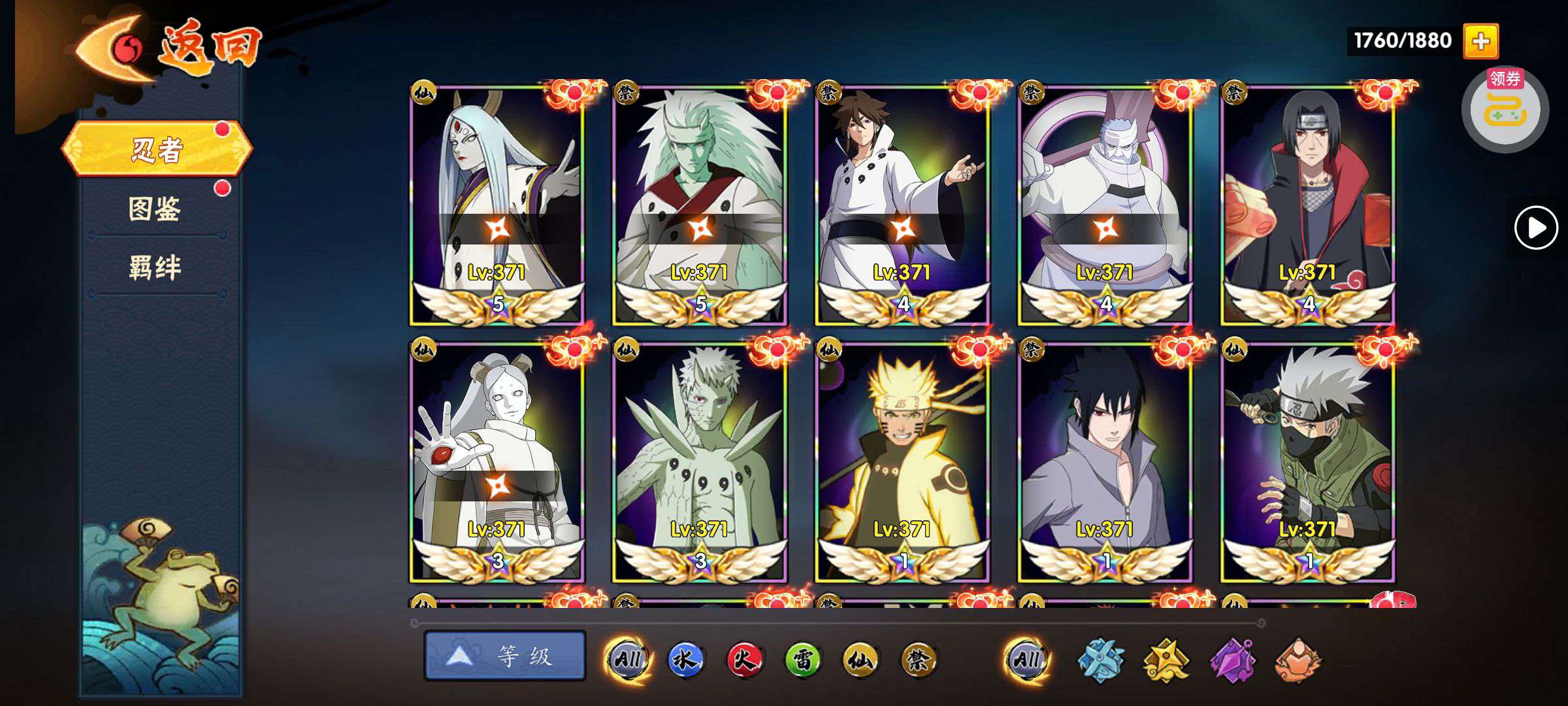Click the circular play button on right edge
Viewport: 1568px width, 706px height.
pos(1535,227)
